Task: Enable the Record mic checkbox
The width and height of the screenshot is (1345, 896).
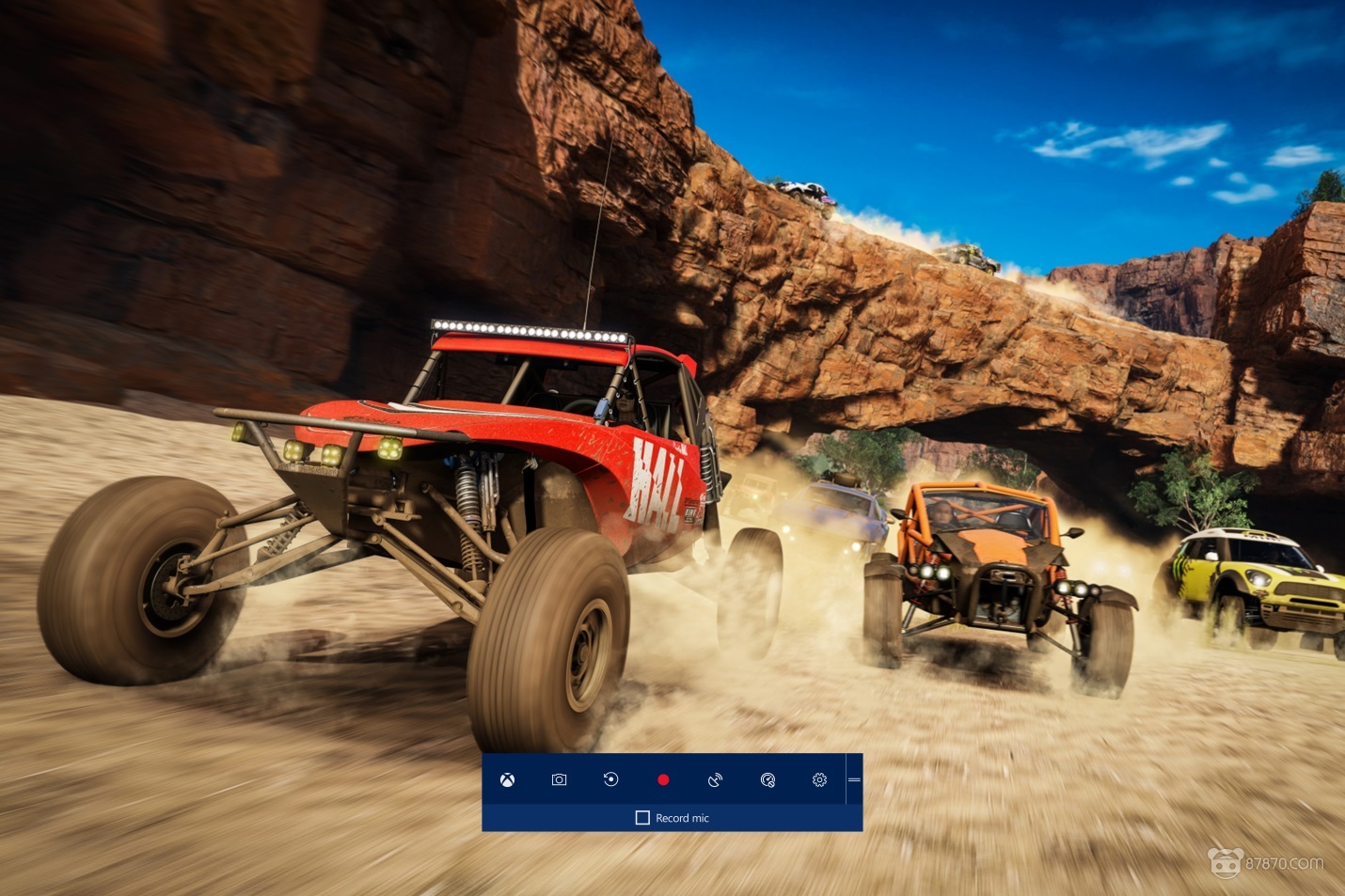Action: point(642,818)
